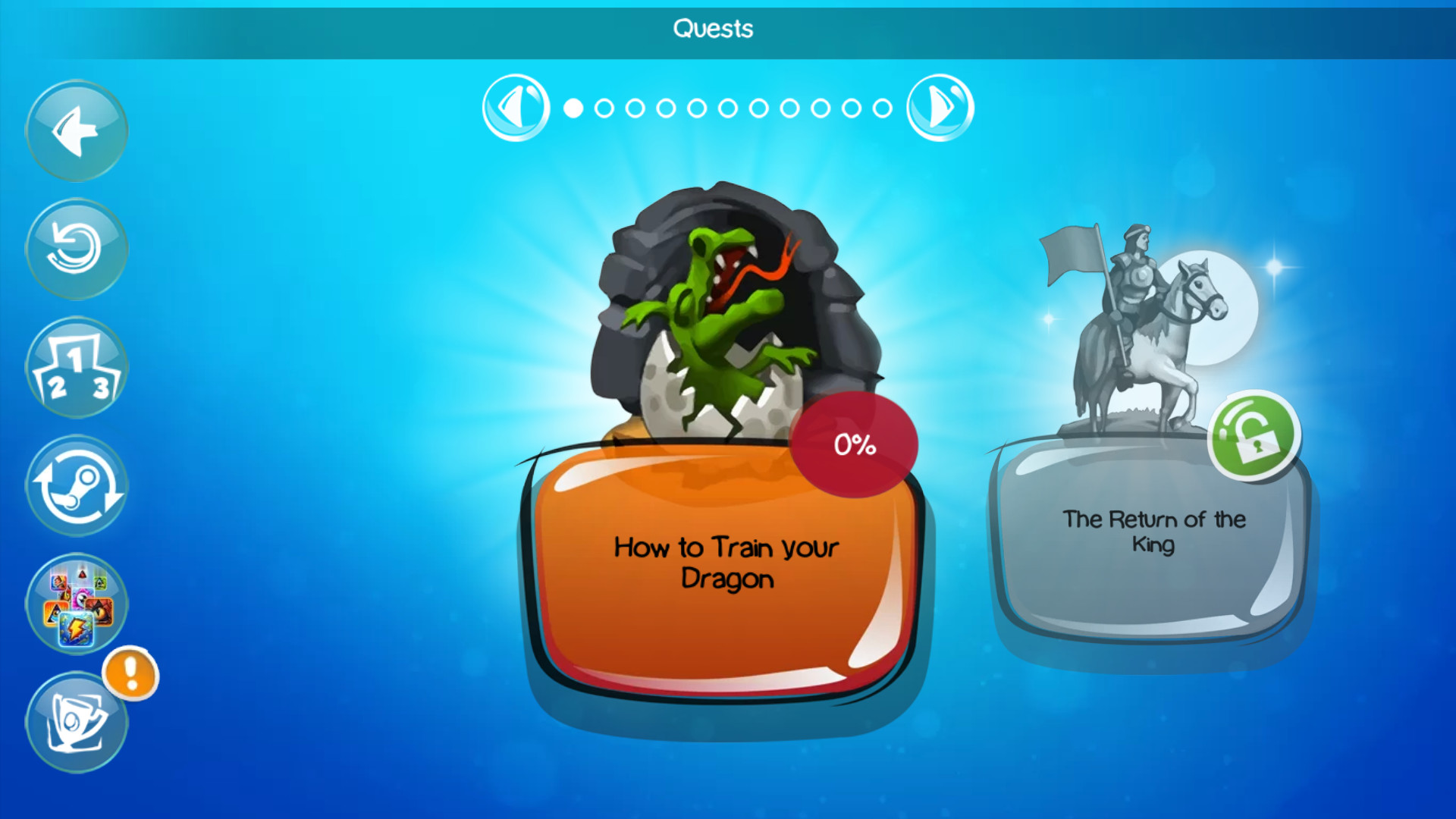Tap the green unlock icon on Return of the King
The image size is (1456, 819).
(x=1254, y=434)
